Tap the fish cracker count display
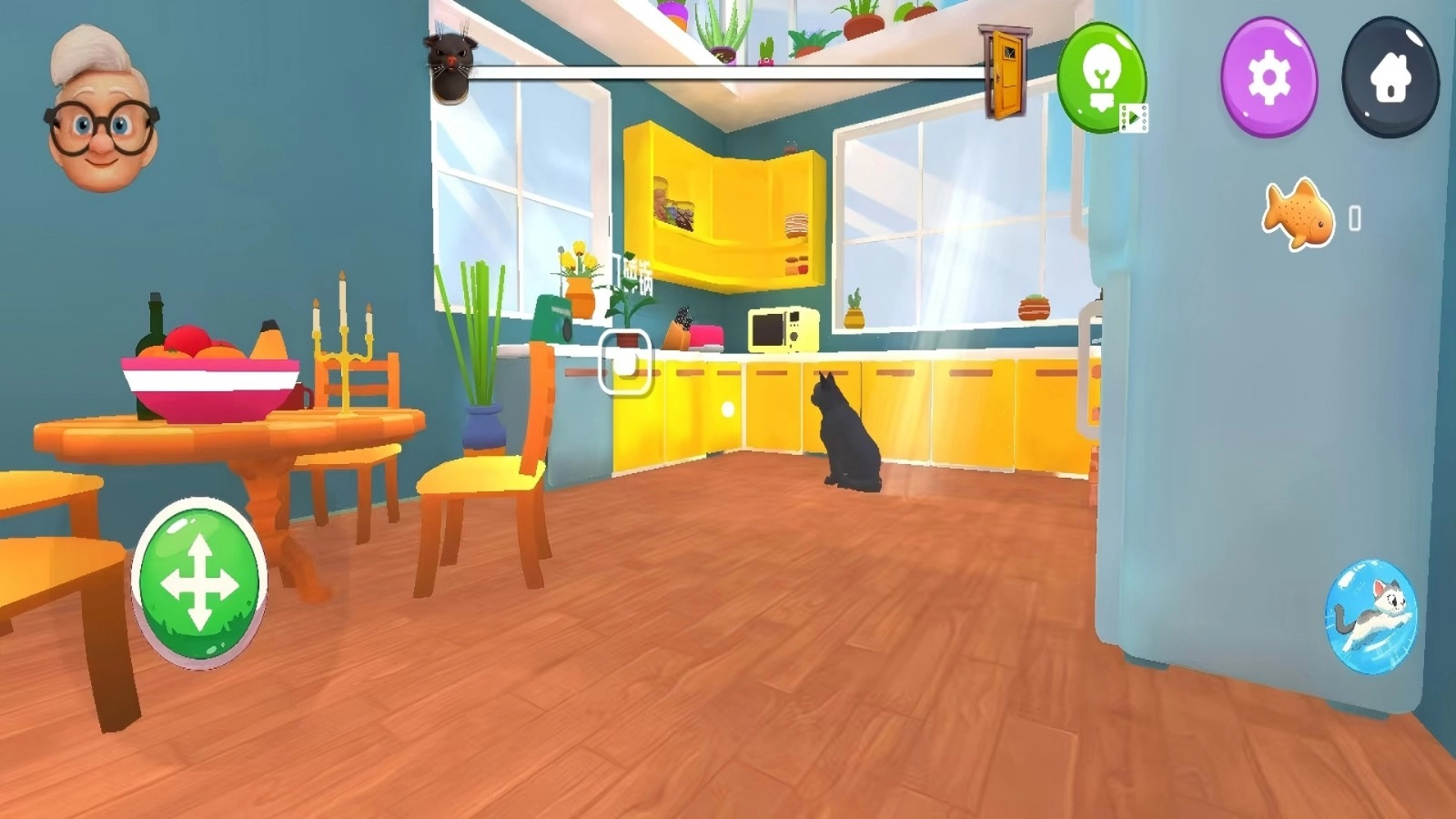 point(1353,216)
